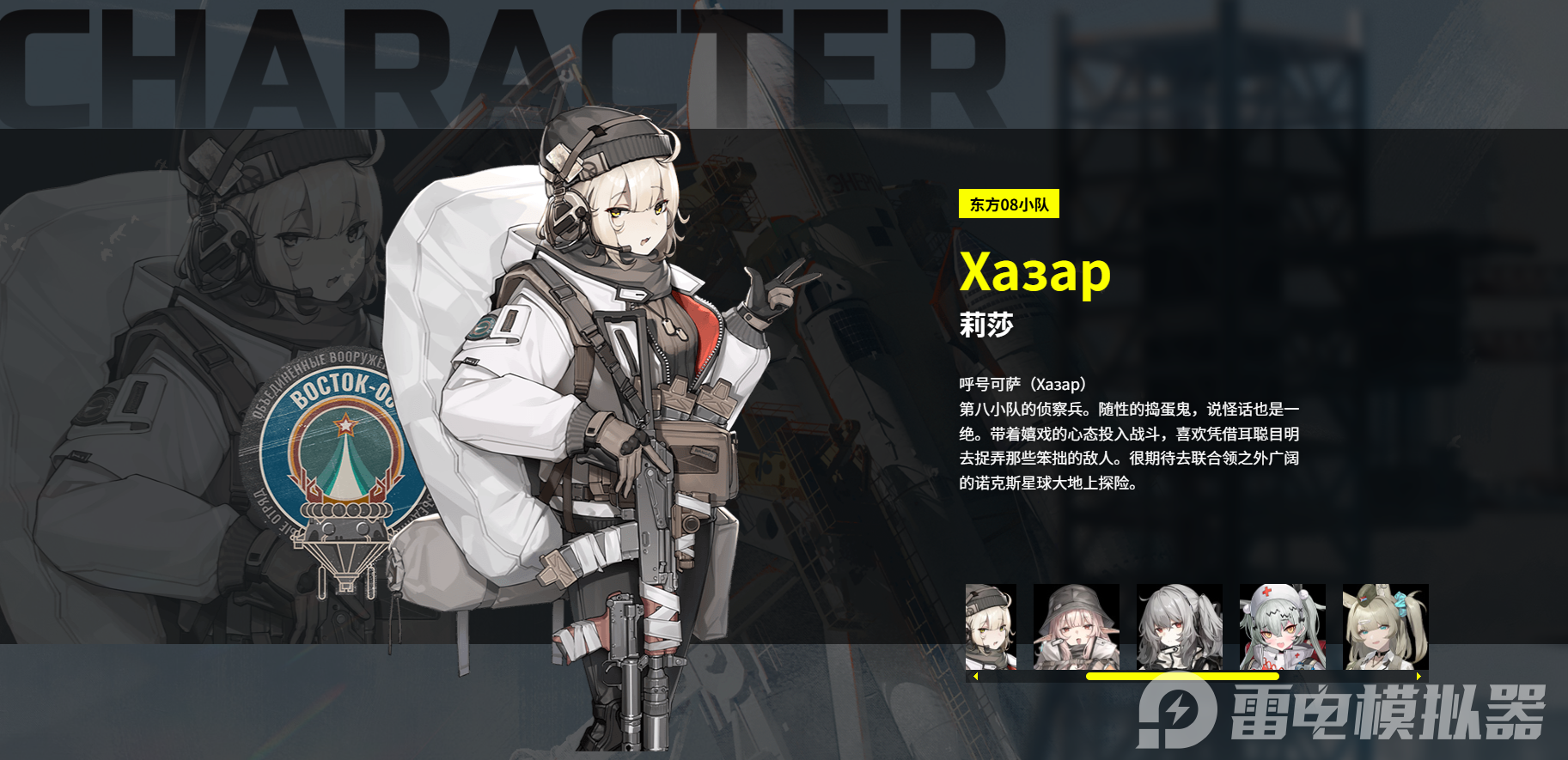Click the yellow 东方08小队 squad tag
This screenshot has width=1568, height=760.
pyautogui.click(x=1009, y=205)
